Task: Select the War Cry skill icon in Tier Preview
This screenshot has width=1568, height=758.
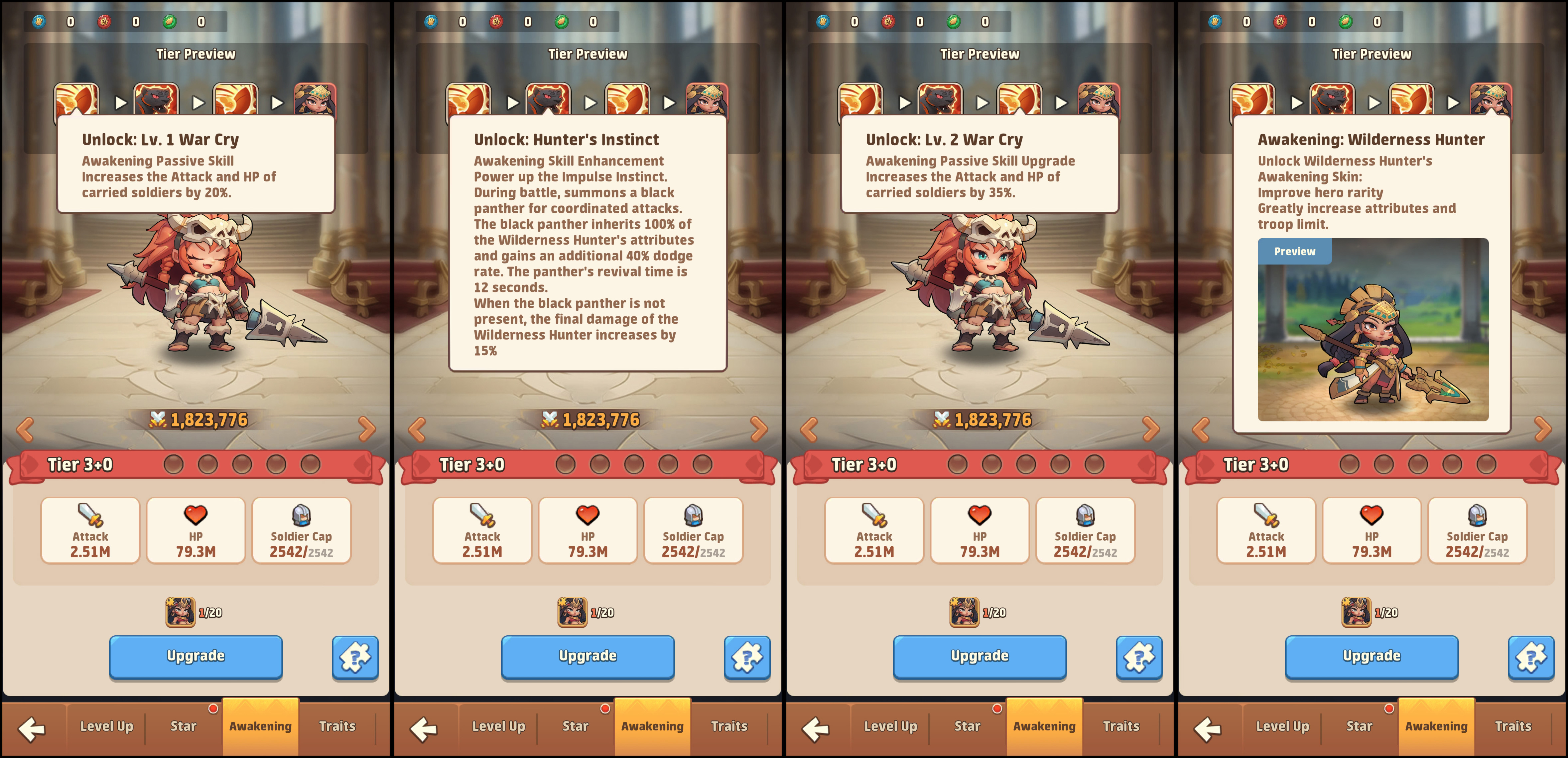Action: 78,99
